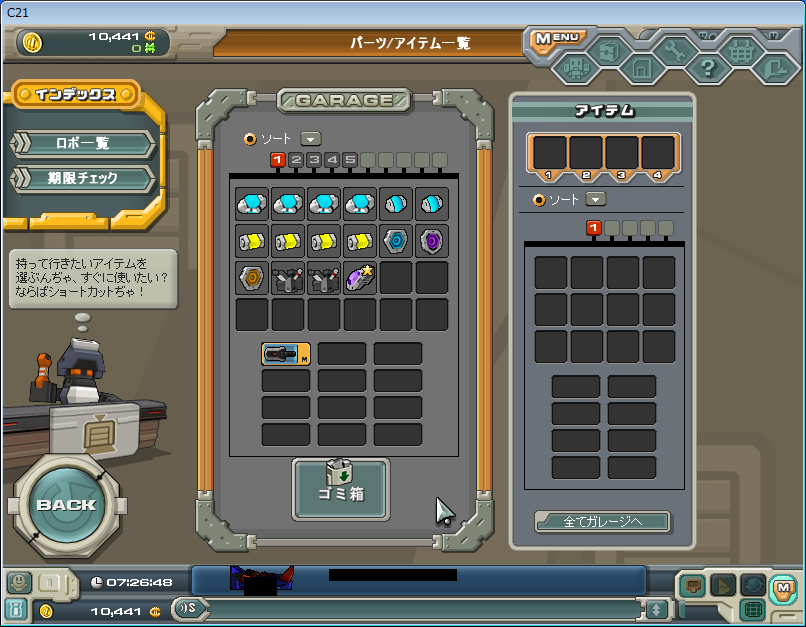Select the gun part marked M
The image size is (806, 627).
click(286, 353)
